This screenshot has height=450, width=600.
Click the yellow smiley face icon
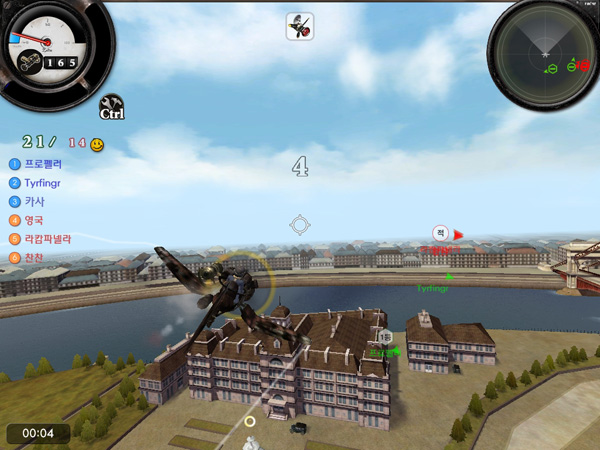coord(97,145)
